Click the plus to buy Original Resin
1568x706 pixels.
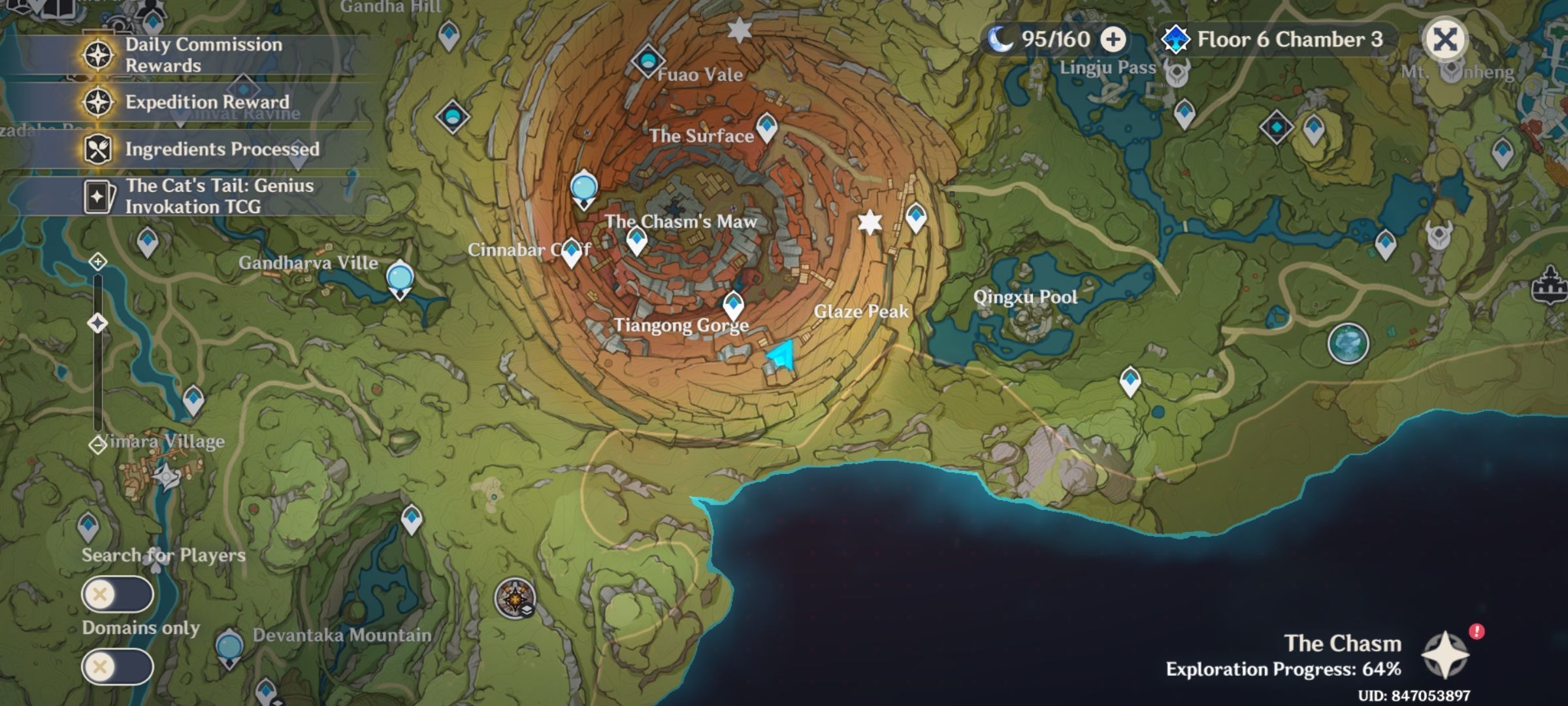[1113, 39]
